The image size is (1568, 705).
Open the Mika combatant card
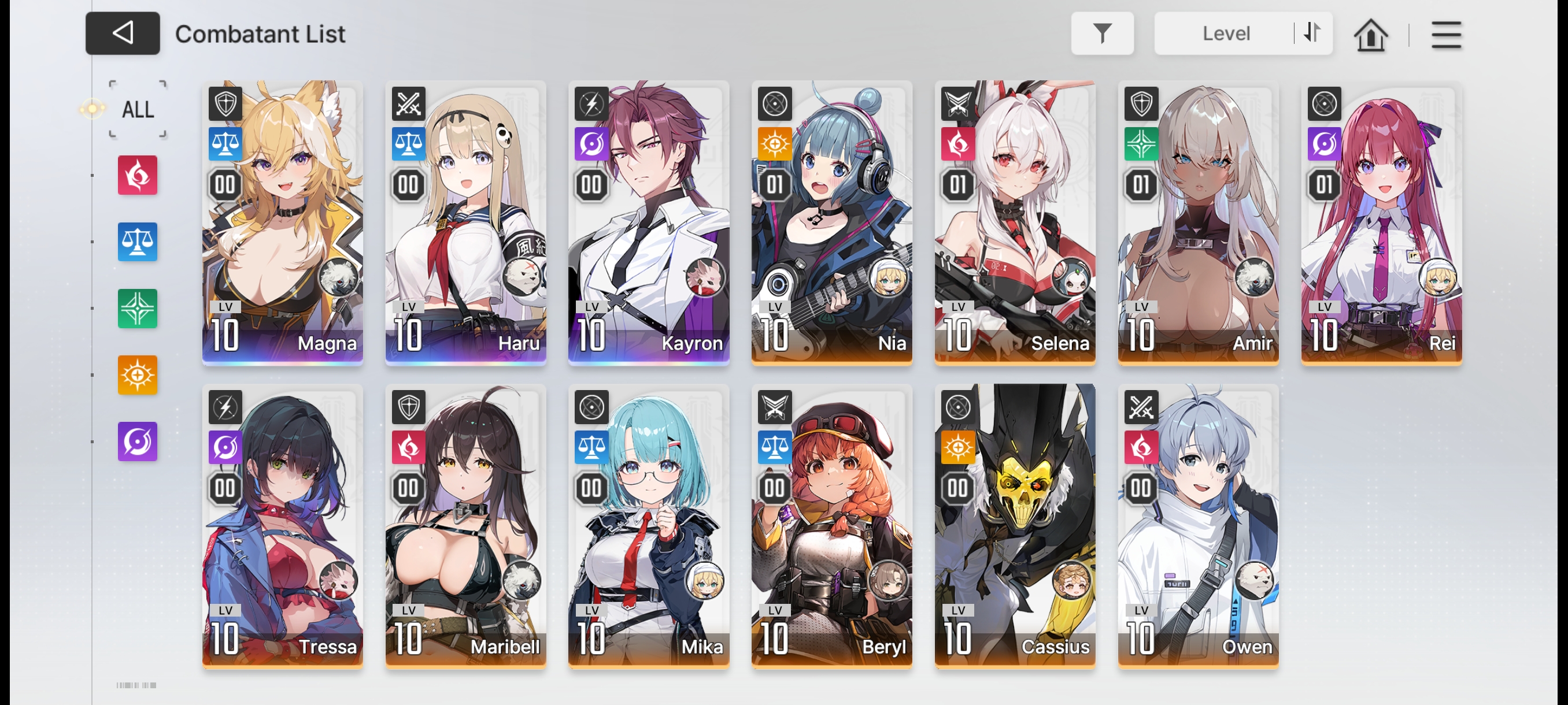648,526
